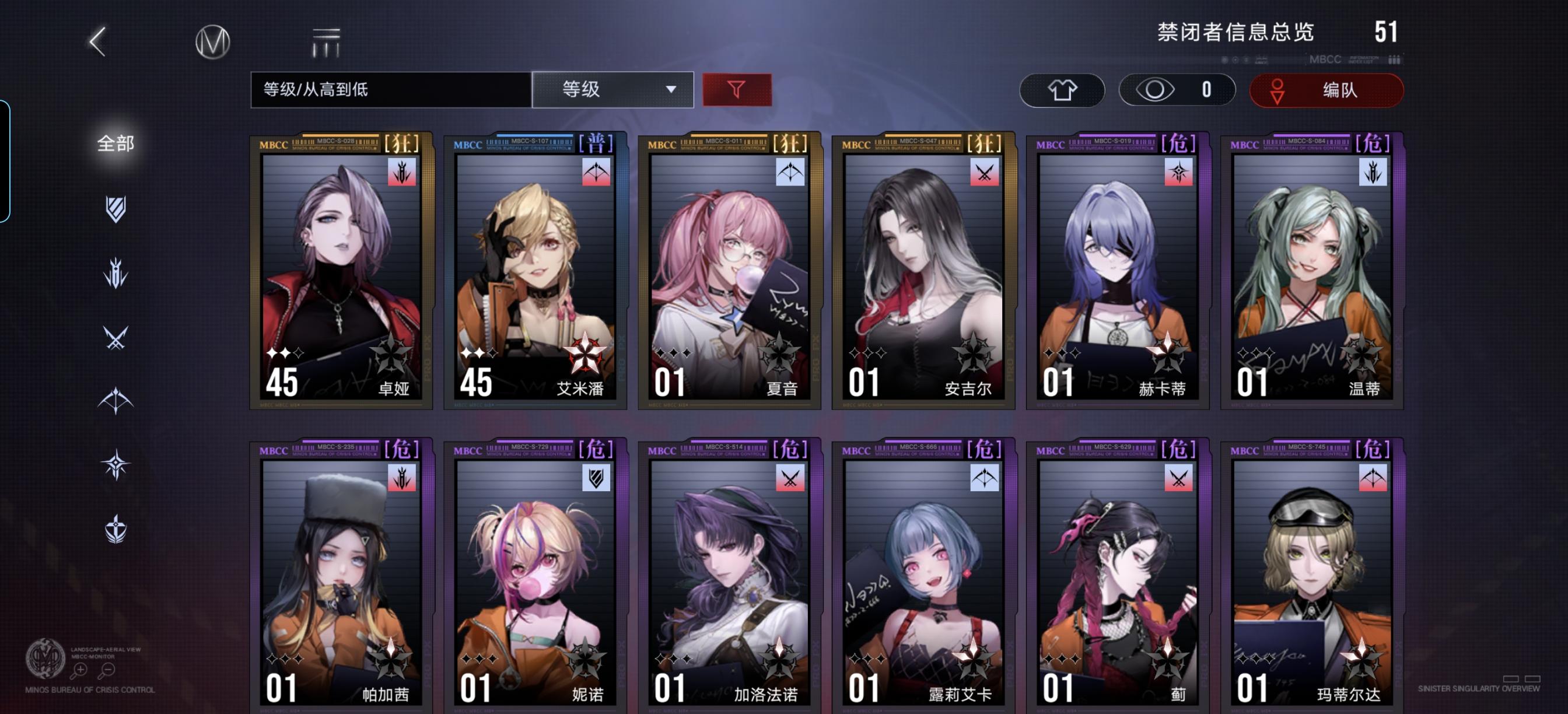Image resolution: width=1568 pixels, height=714 pixels.
Task: Open the red filter funnel icon
Action: [x=738, y=89]
